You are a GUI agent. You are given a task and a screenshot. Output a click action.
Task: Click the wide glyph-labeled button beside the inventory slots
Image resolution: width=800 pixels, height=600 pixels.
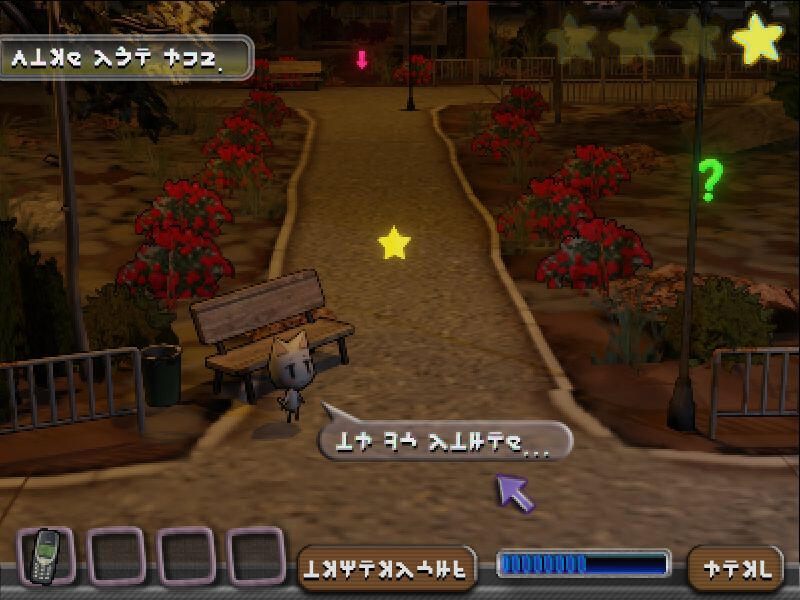[388, 567]
